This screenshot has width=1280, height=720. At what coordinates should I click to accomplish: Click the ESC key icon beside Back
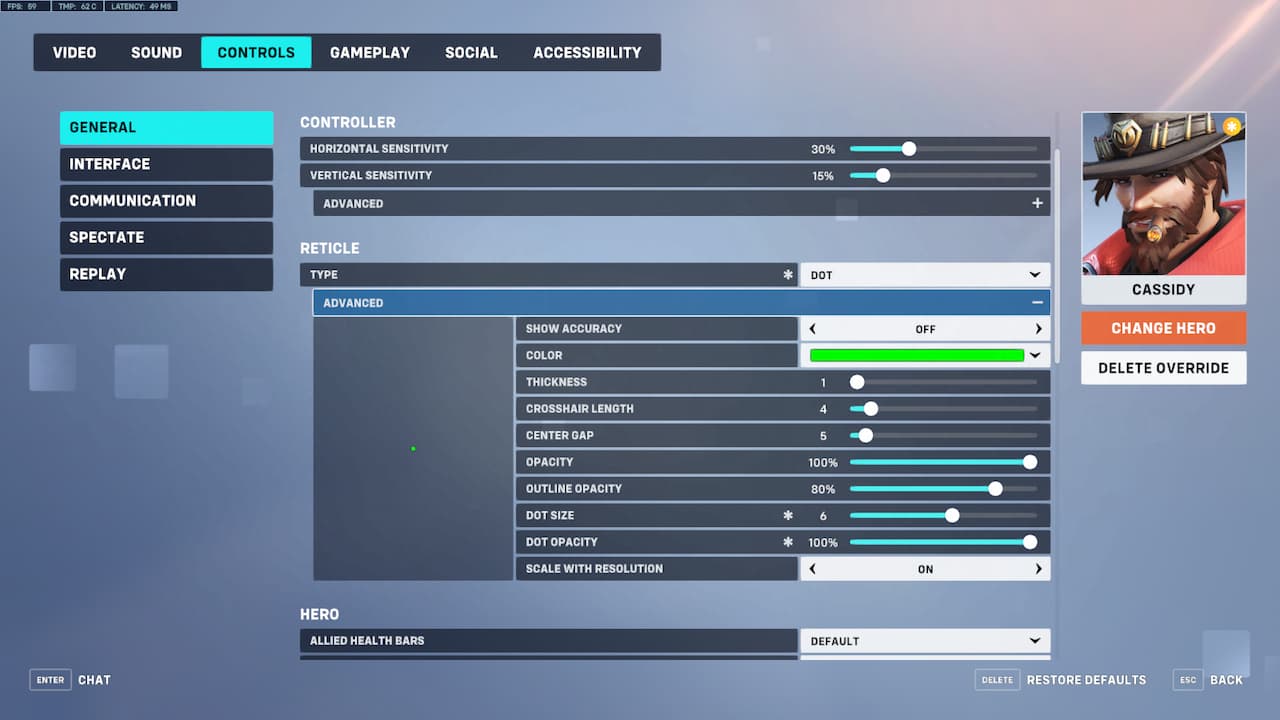[1187, 679]
